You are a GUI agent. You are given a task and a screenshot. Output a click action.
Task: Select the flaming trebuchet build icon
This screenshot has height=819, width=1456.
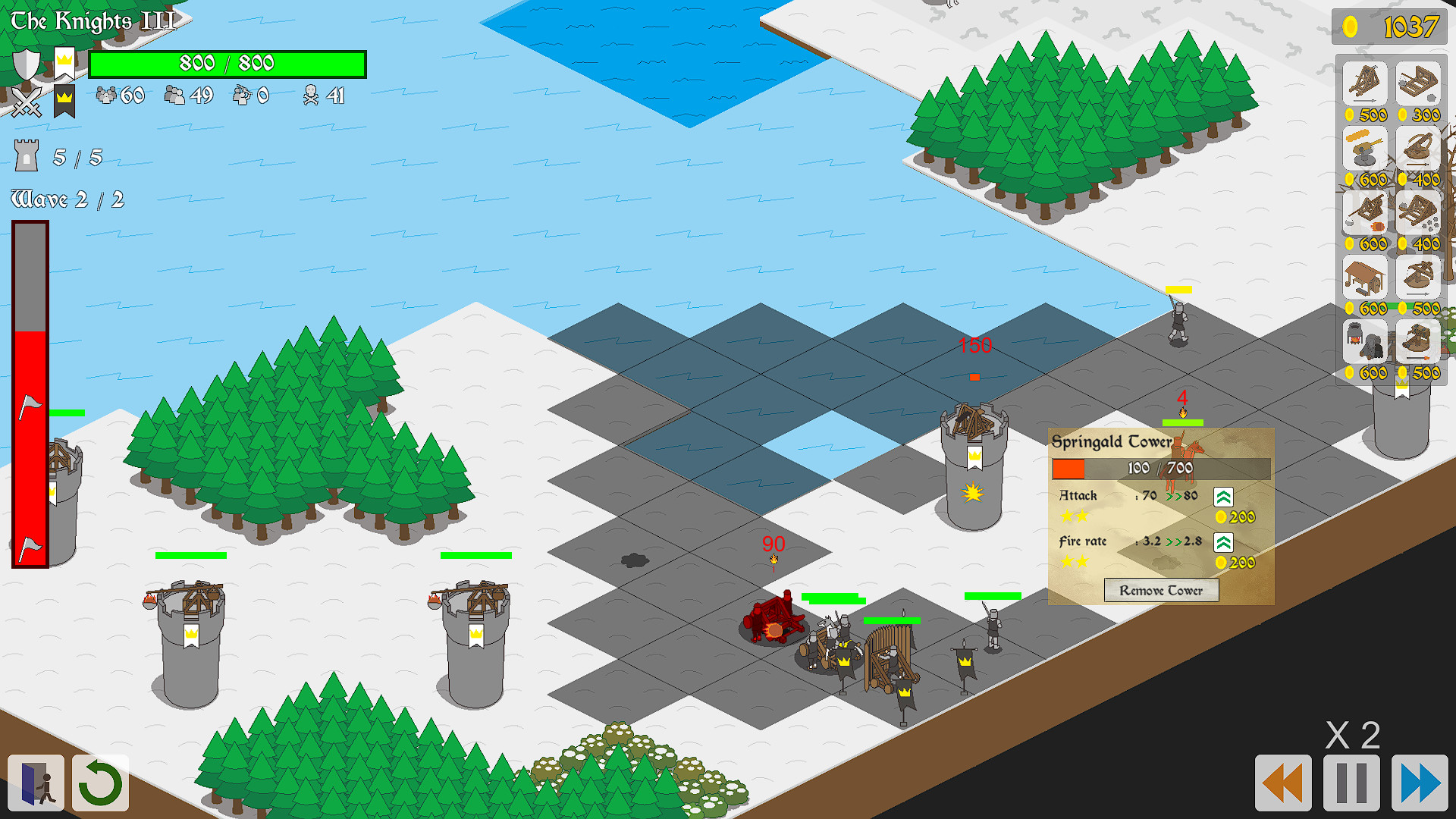coord(1363,213)
